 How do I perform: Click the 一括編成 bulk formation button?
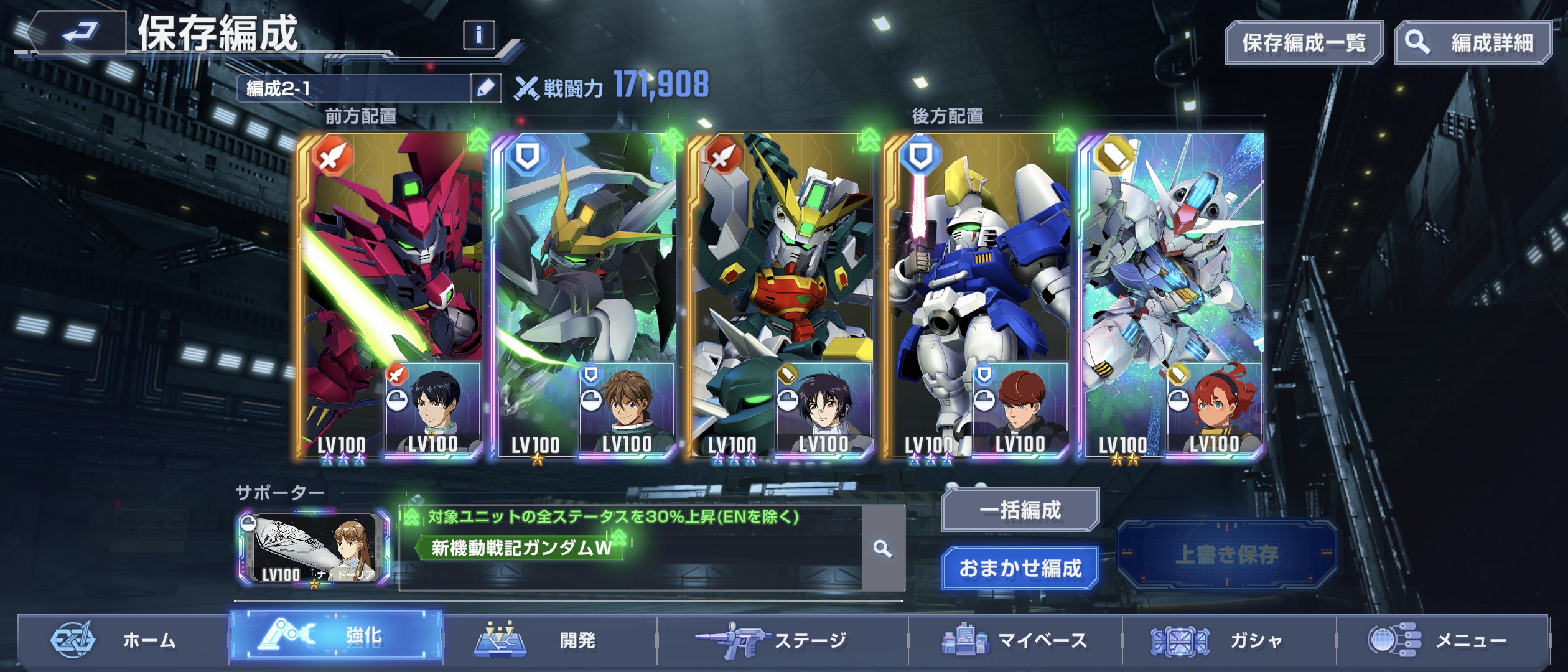1020,510
